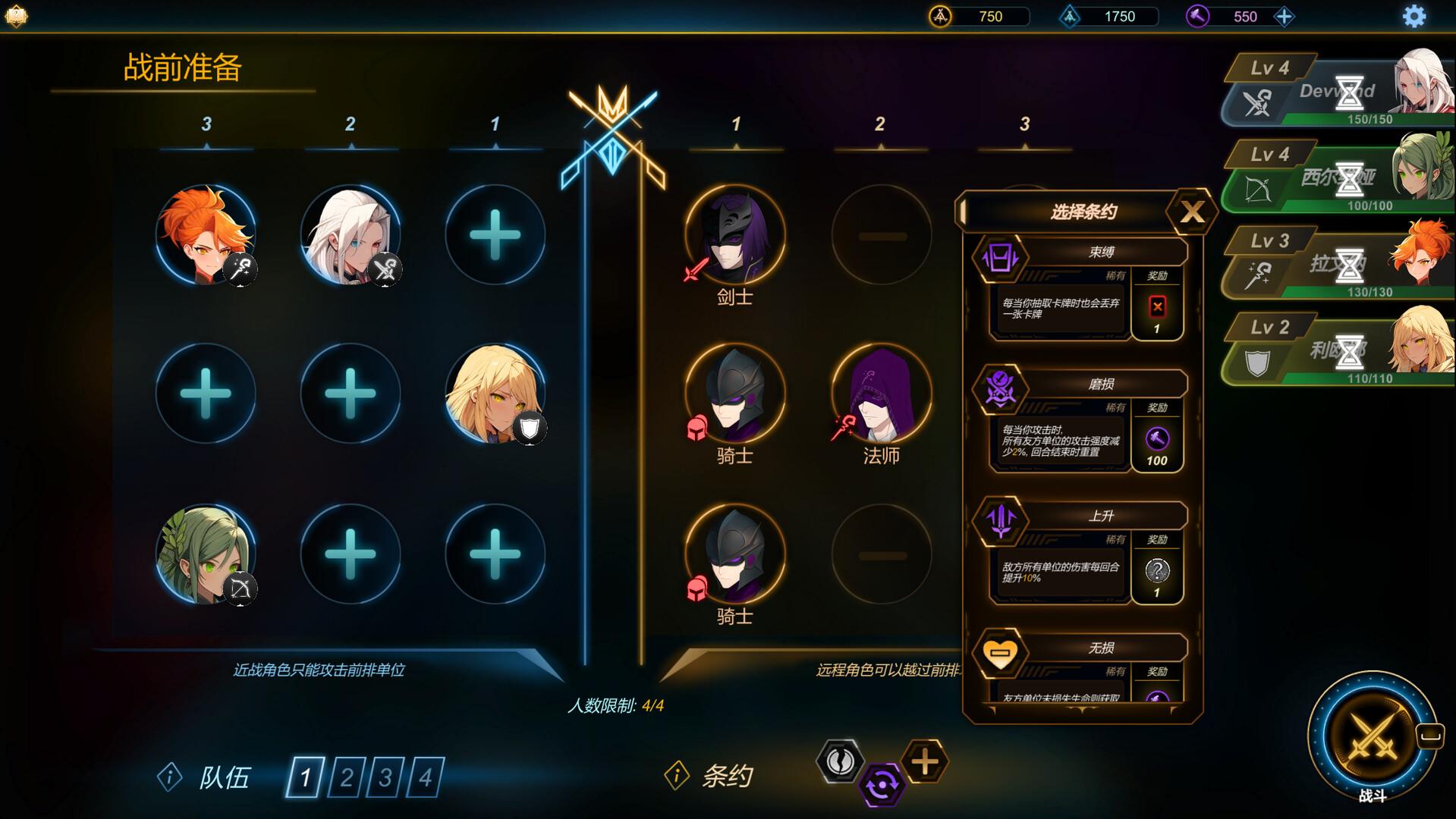This screenshot has width=1456, height=819.
Task: Switch to team tab 4
Action: click(x=427, y=777)
